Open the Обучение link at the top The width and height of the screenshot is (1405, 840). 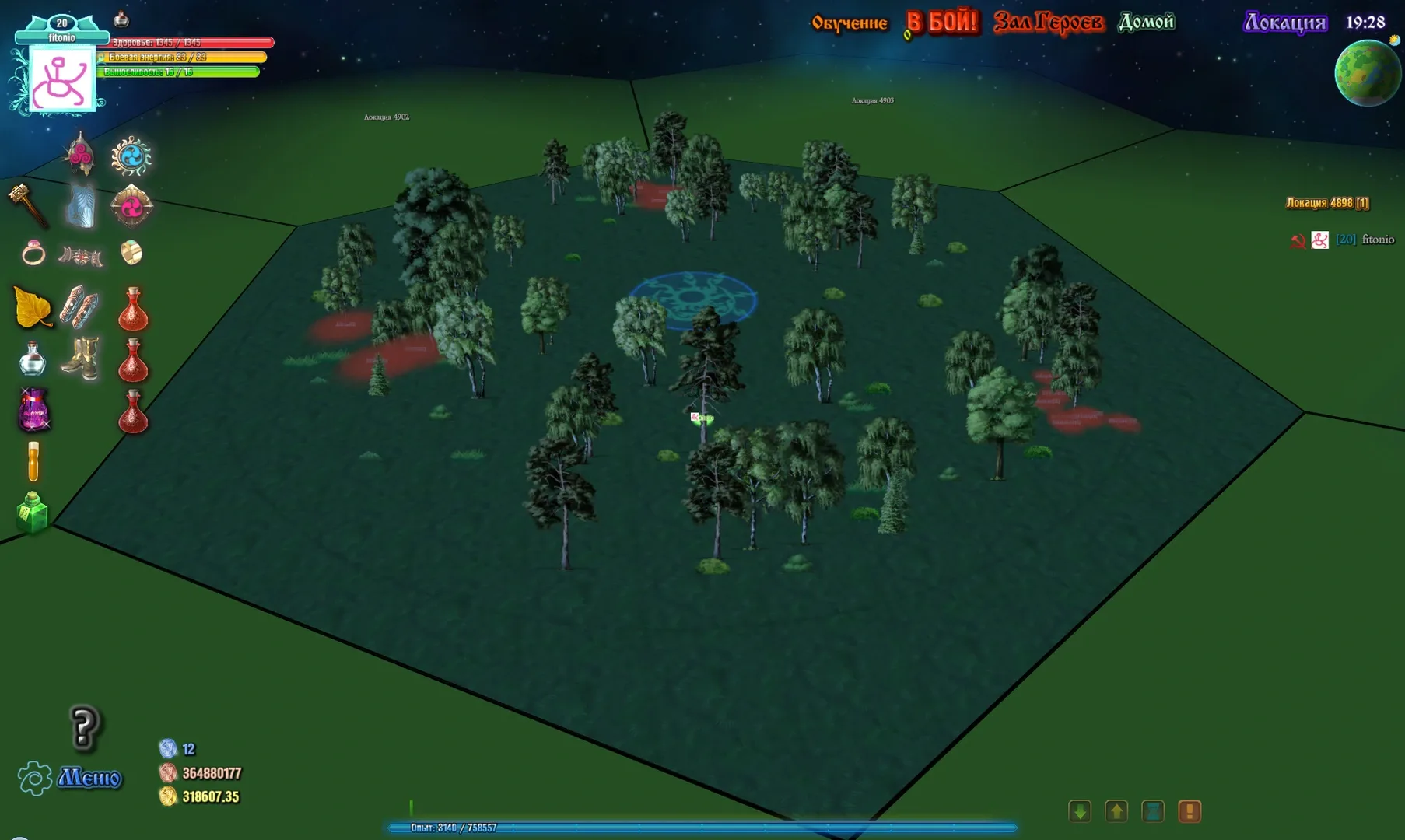(849, 23)
